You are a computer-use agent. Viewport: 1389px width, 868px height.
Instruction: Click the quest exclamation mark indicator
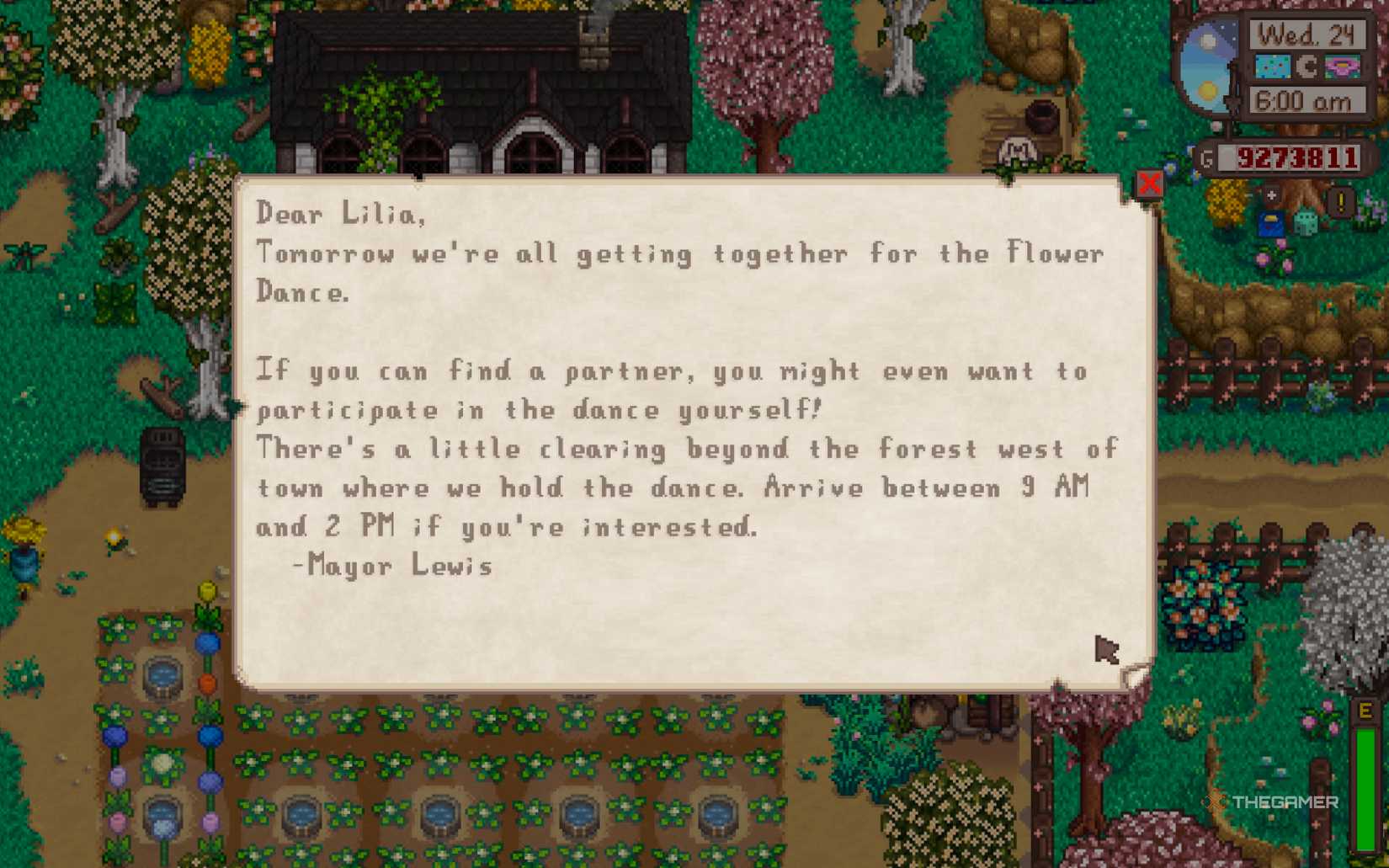[x=1339, y=200]
